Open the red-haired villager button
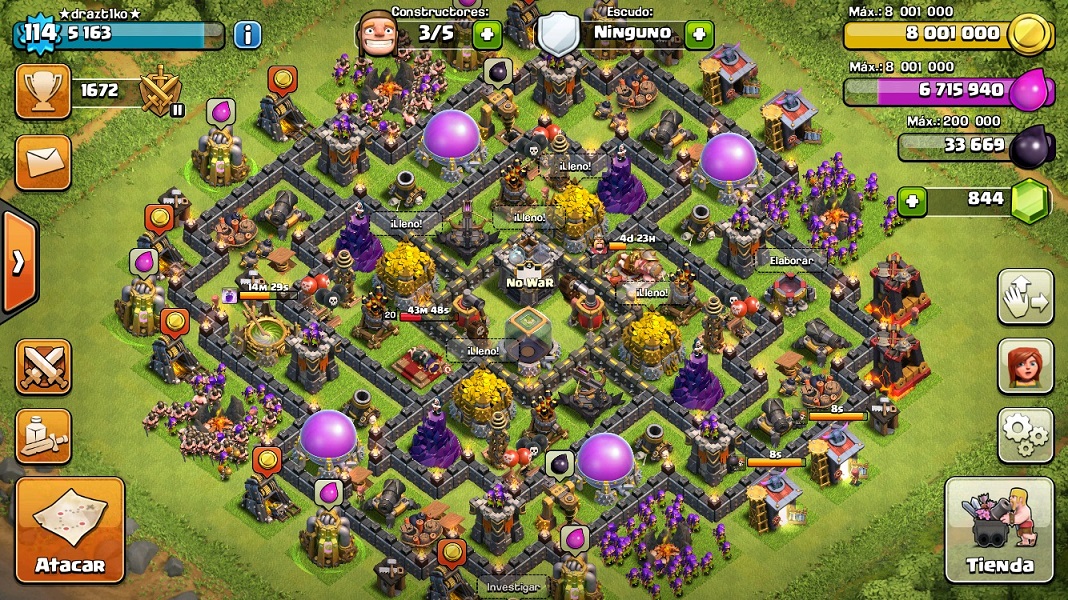Image resolution: width=1068 pixels, height=600 pixels. tap(1025, 366)
